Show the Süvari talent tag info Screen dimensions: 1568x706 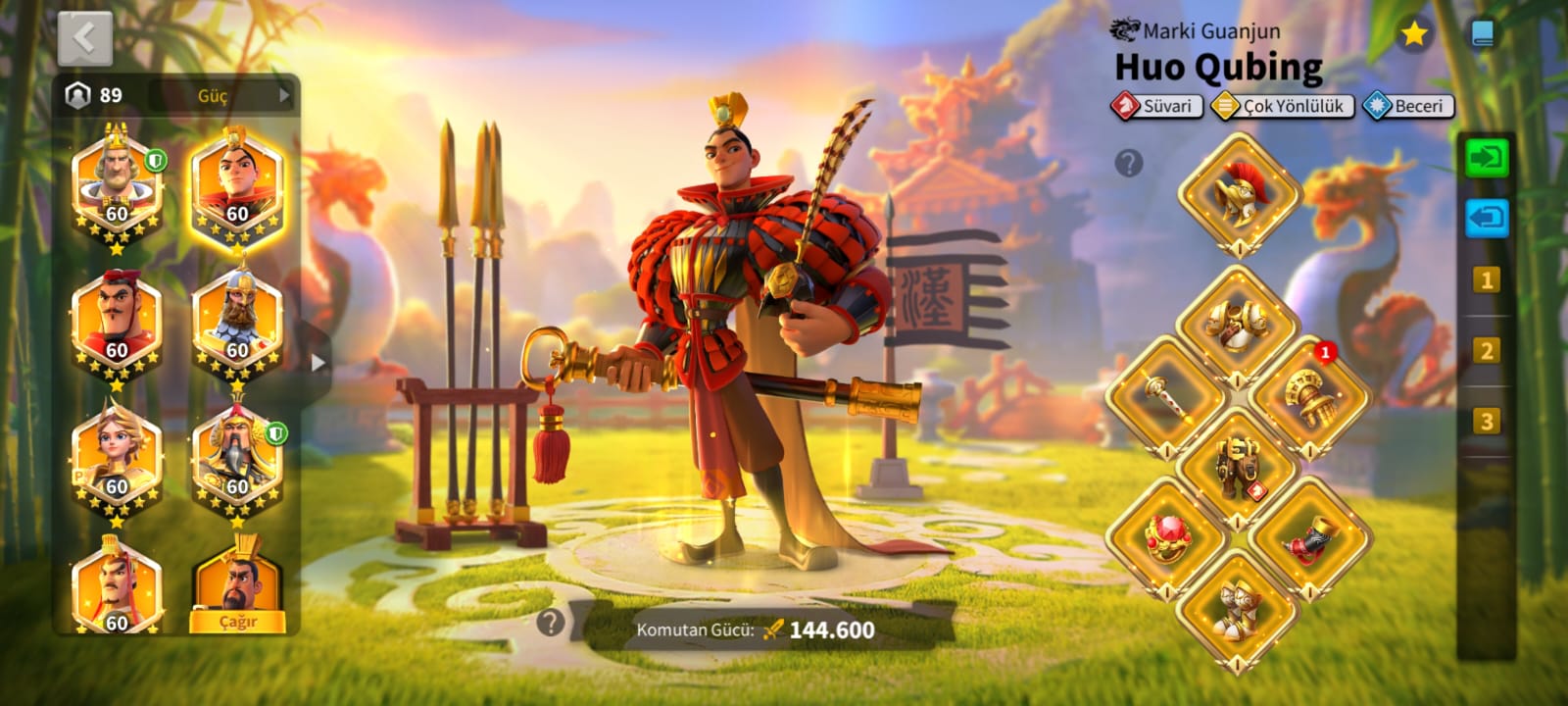(x=1157, y=106)
